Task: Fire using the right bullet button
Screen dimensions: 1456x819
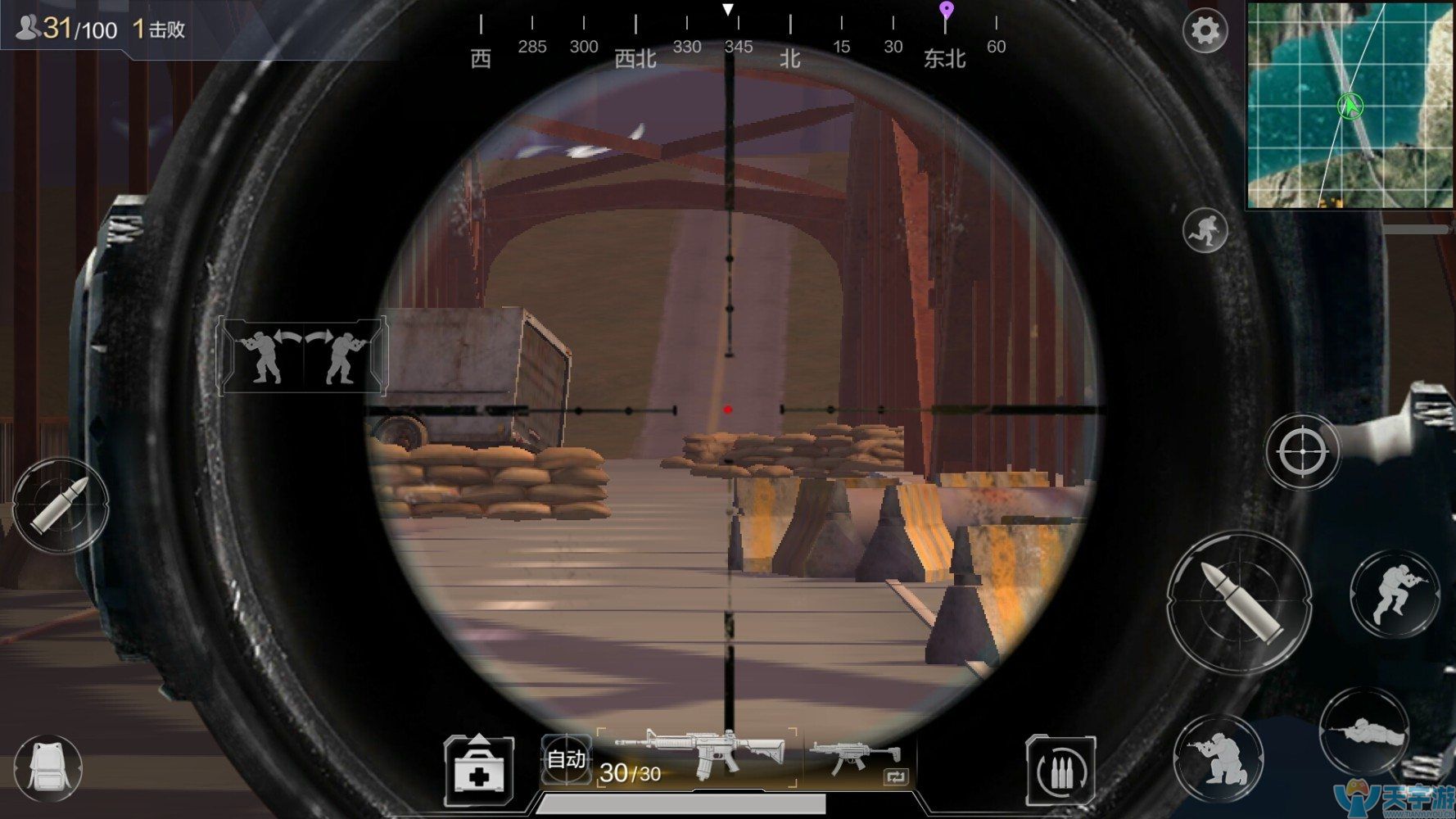Action: 1239,603
